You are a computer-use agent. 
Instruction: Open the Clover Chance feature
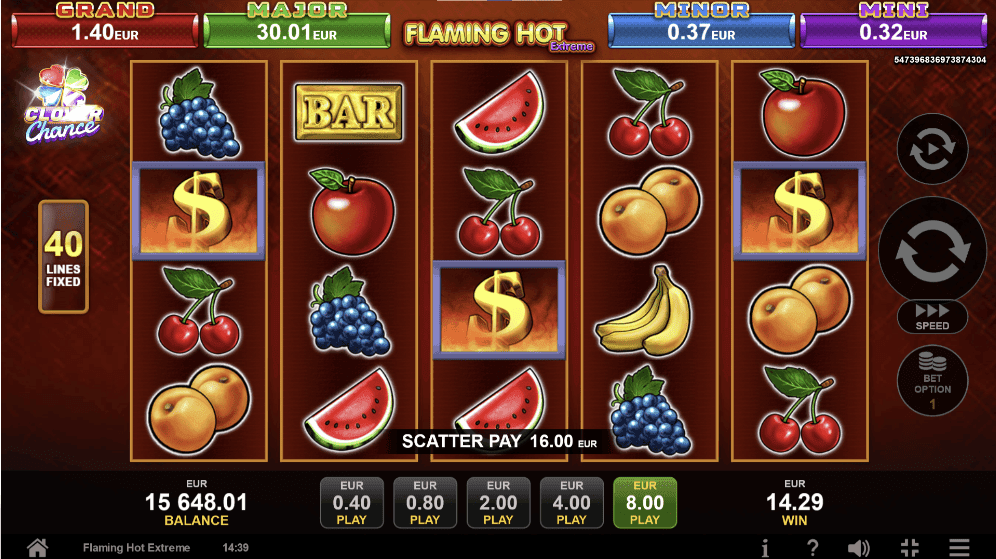coord(62,105)
